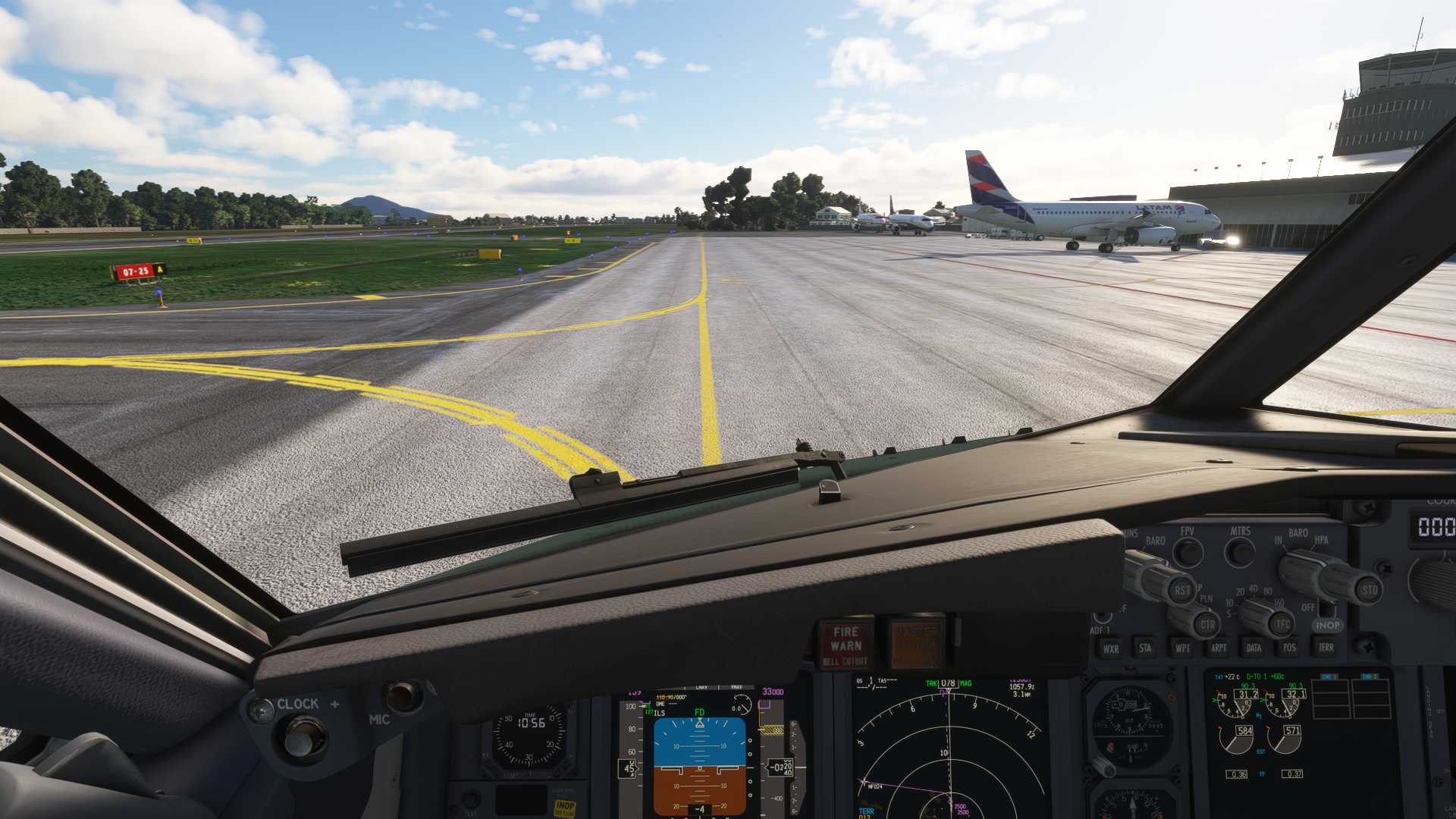1456x819 pixels.
Task: Show airports with the ARPT button
Action: click(1219, 648)
